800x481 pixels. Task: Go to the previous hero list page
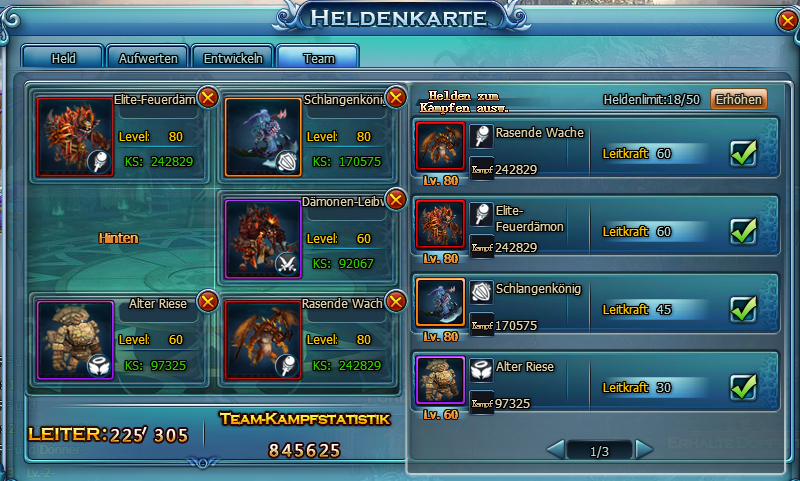click(x=556, y=451)
